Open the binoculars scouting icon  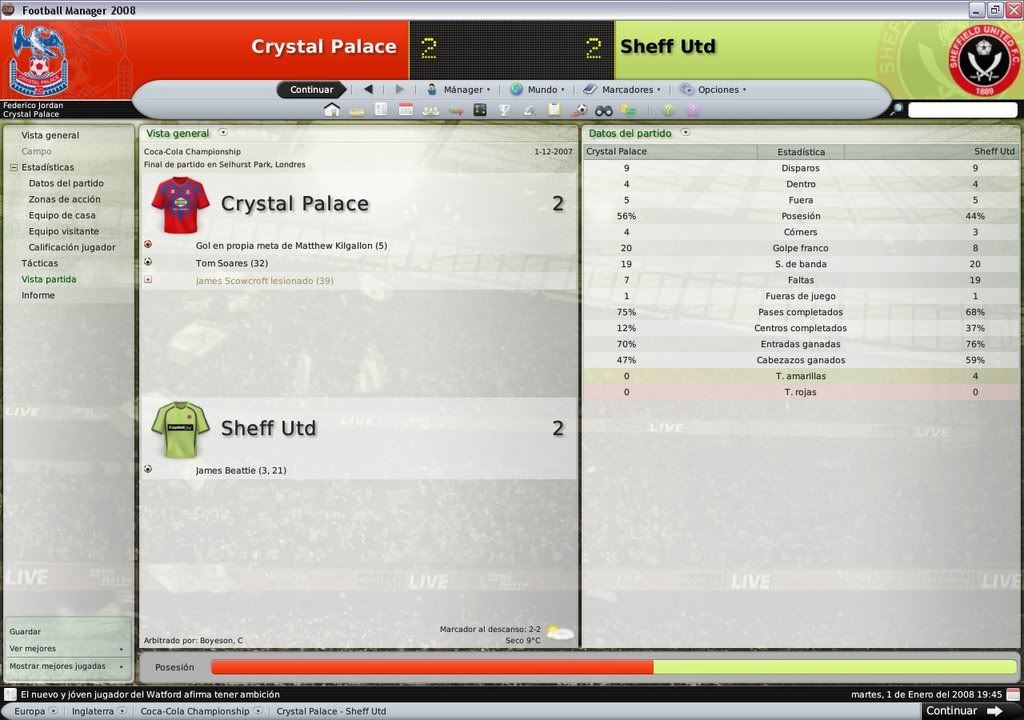pyautogui.click(x=604, y=110)
